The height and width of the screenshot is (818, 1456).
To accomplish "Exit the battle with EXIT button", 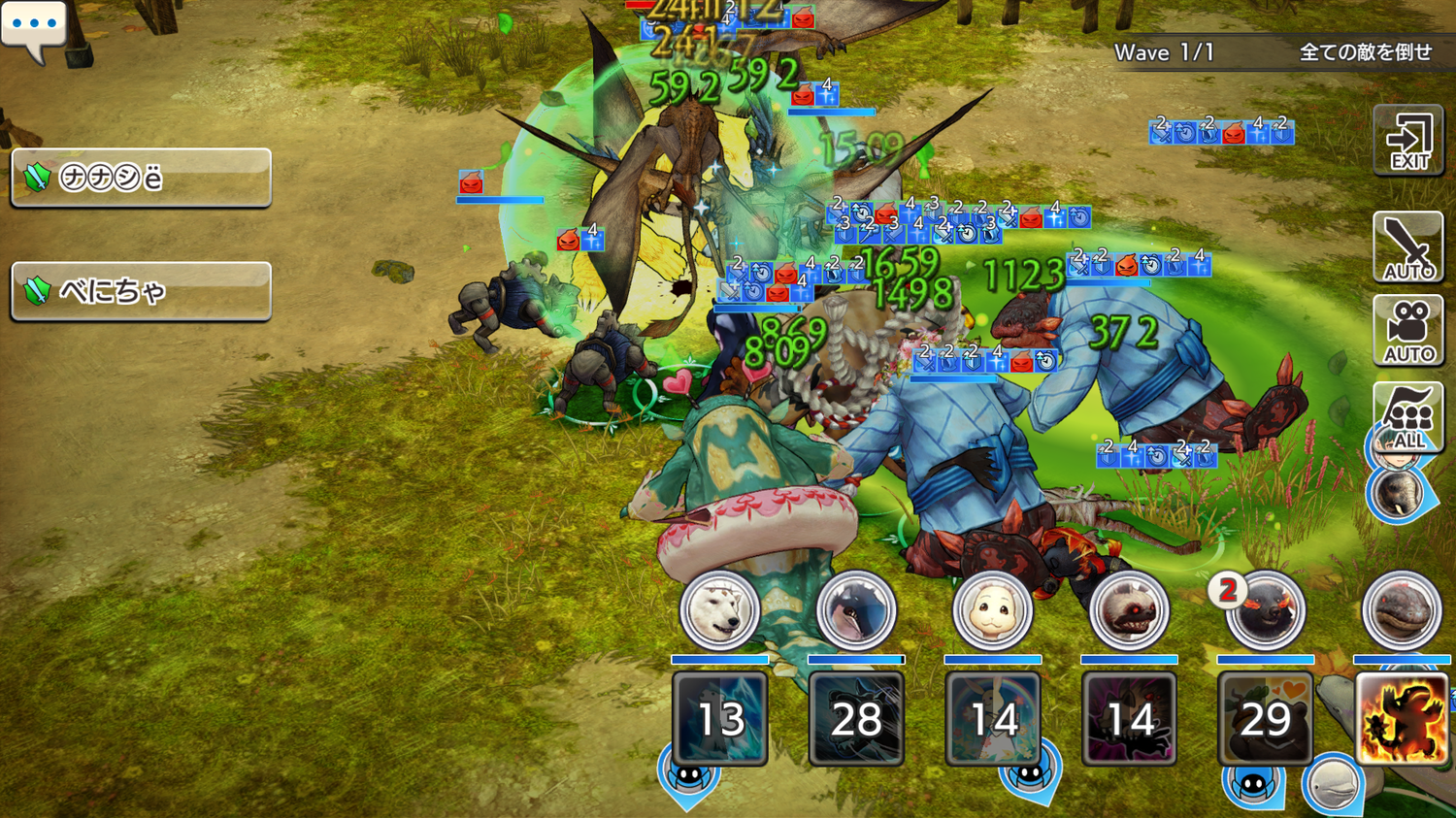I will tap(1407, 141).
